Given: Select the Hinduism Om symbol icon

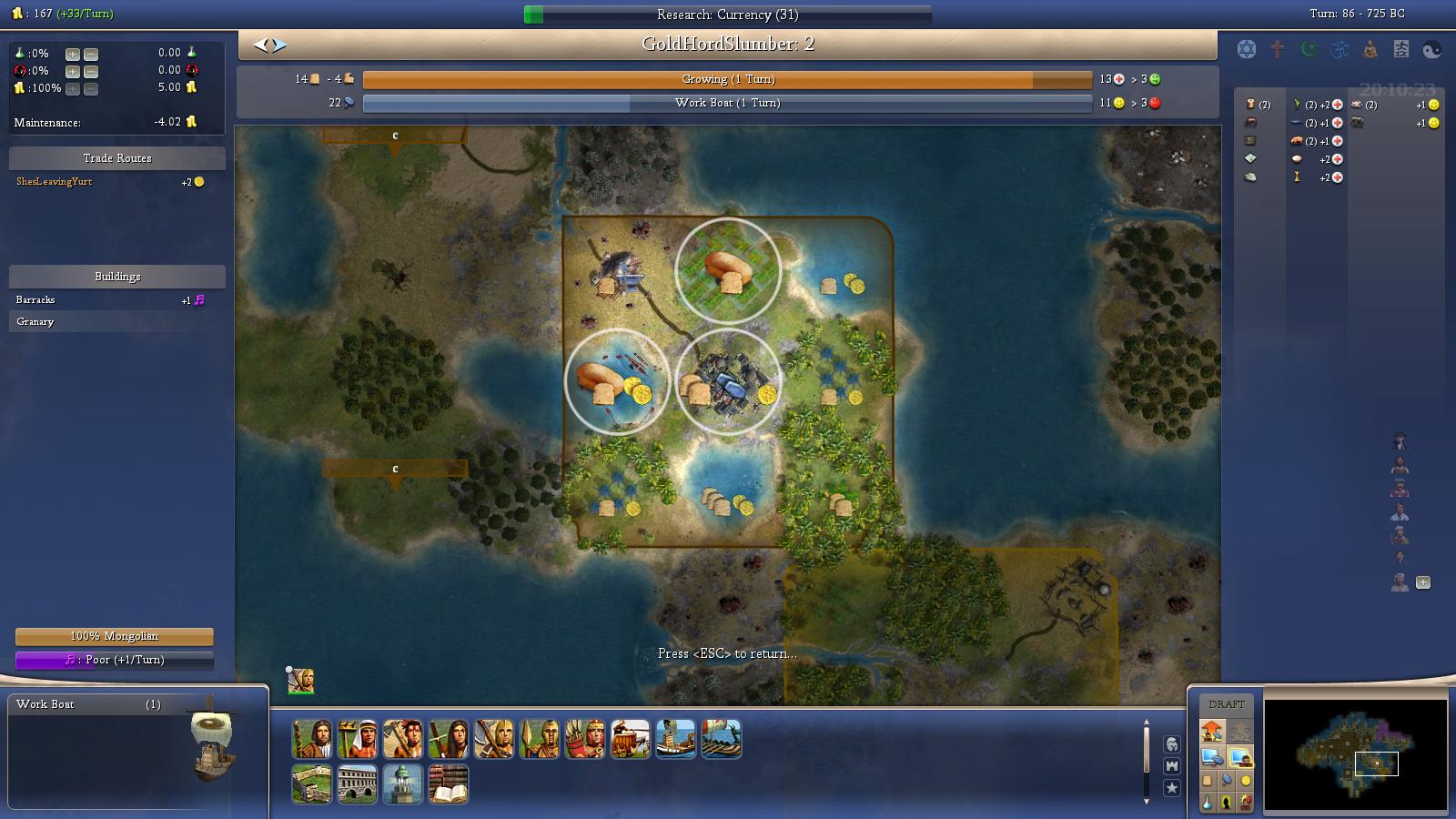Looking at the screenshot, I should (x=1340, y=50).
